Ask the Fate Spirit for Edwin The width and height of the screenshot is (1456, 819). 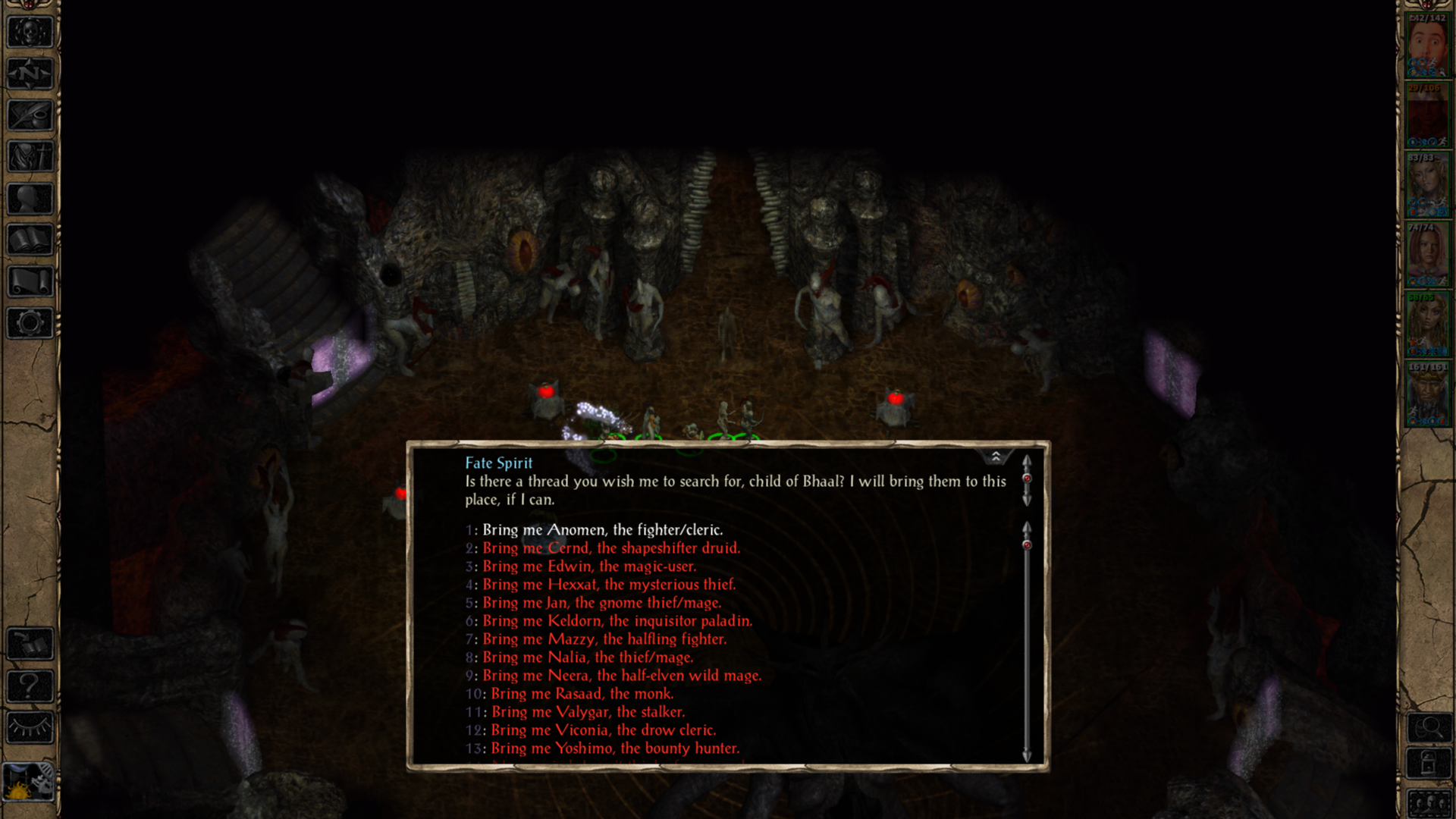tap(589, 566)
